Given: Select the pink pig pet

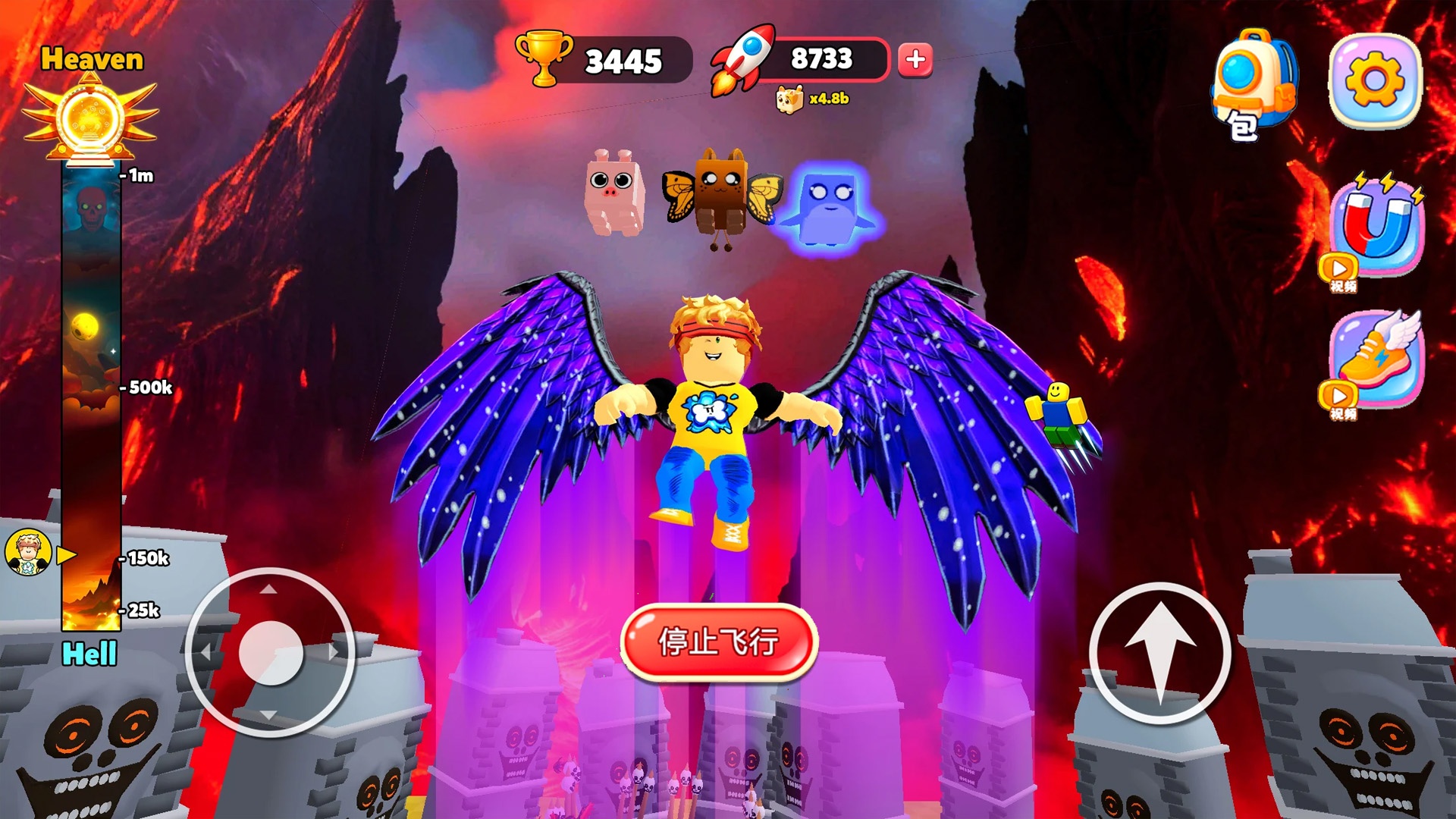Looking at the screenshot, I should coord(614,191).
